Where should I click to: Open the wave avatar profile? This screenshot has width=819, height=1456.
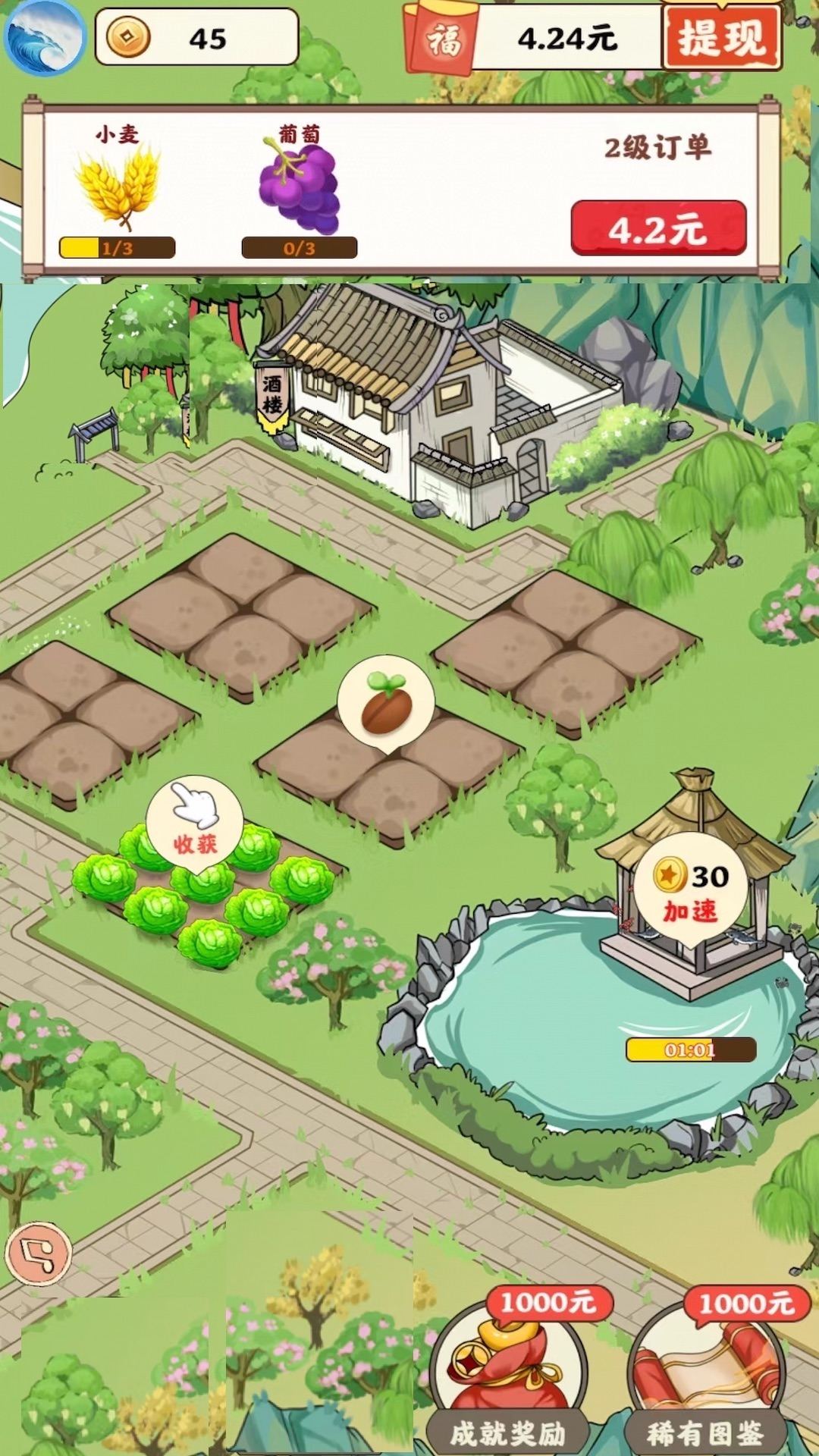click(44, 37)
